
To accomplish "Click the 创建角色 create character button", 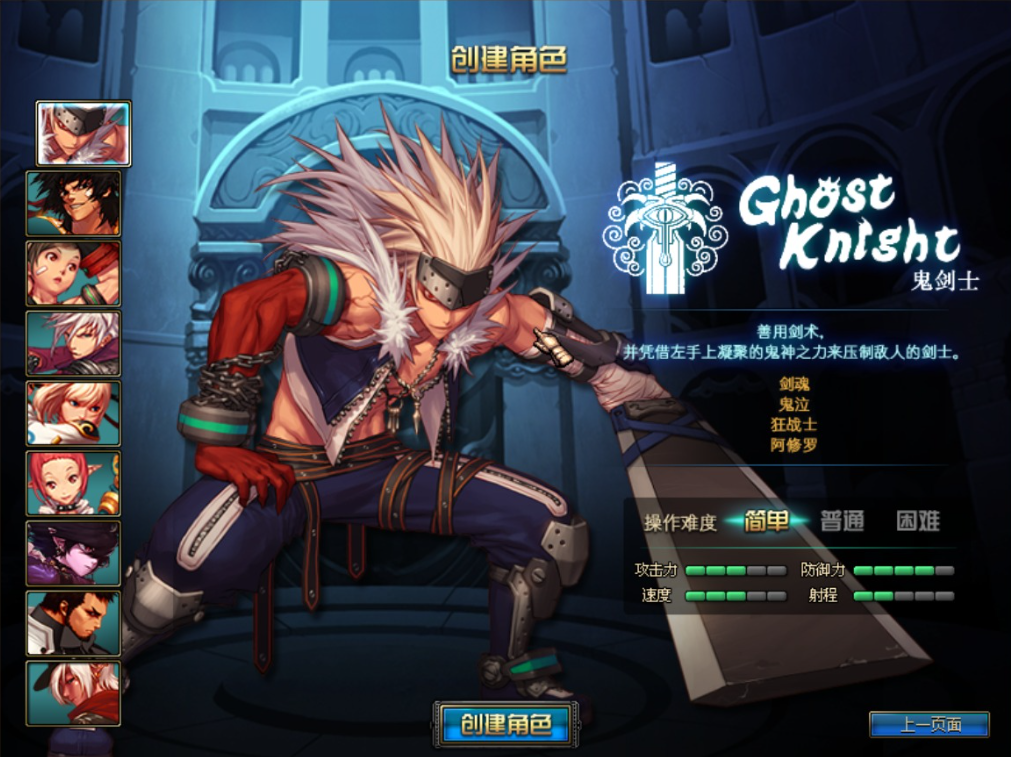I will 507,724.
